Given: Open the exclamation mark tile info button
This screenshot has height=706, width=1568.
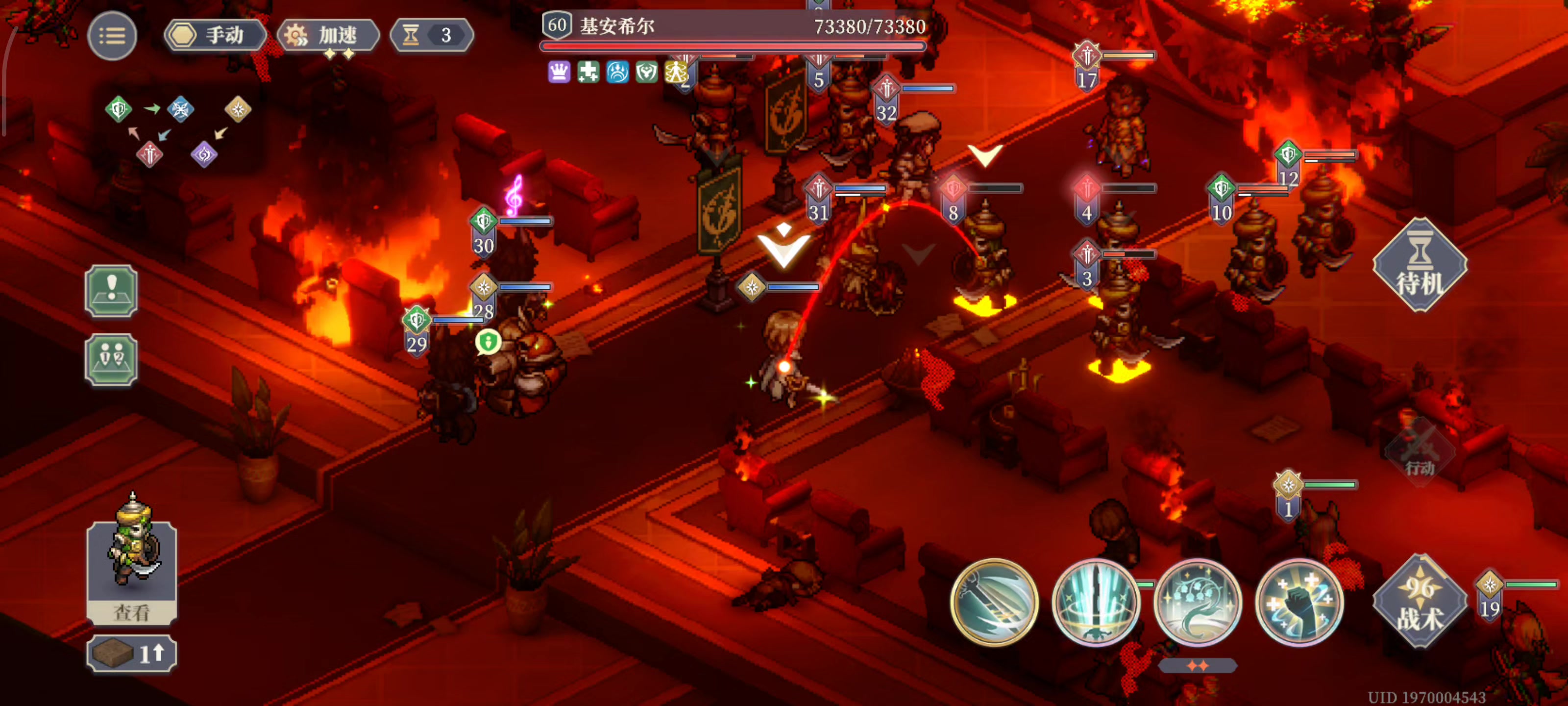Looking at the screenshot, I should tap(111, 291).
